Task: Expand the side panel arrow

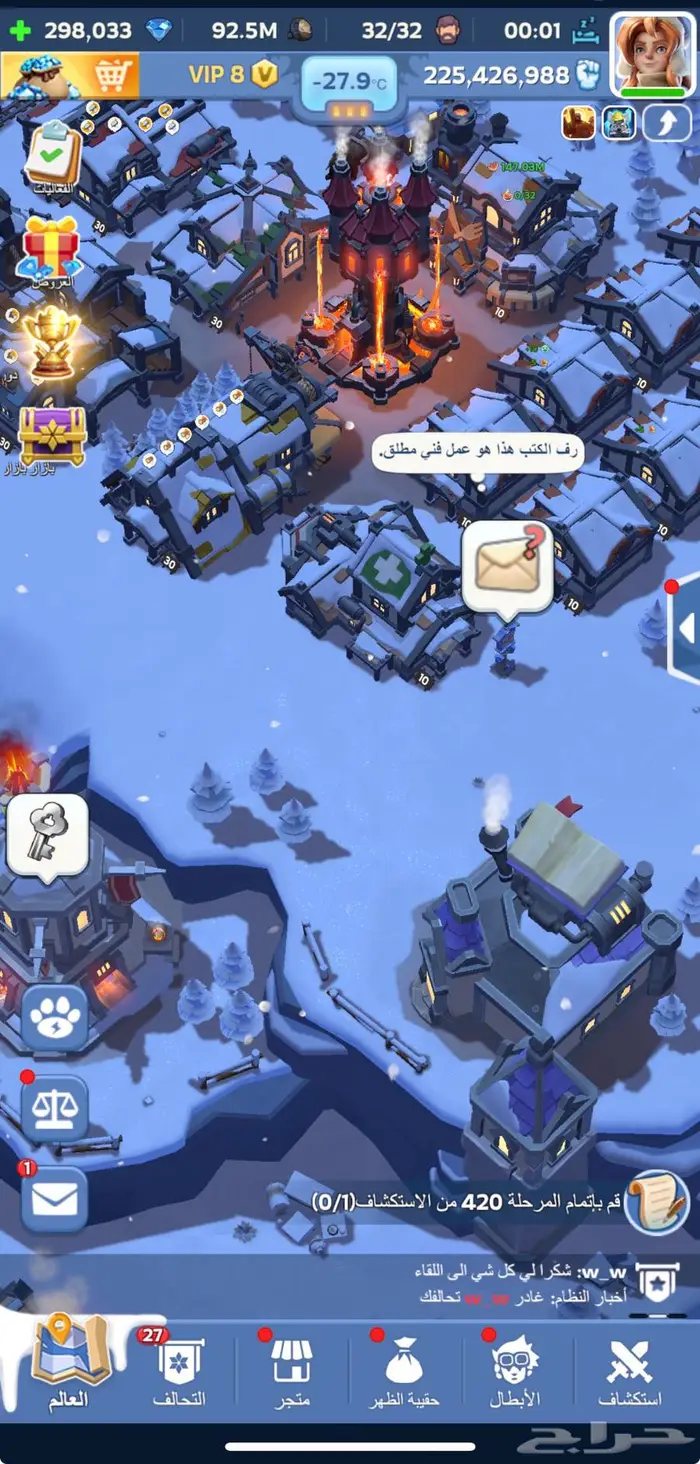Action: (686, 628)
